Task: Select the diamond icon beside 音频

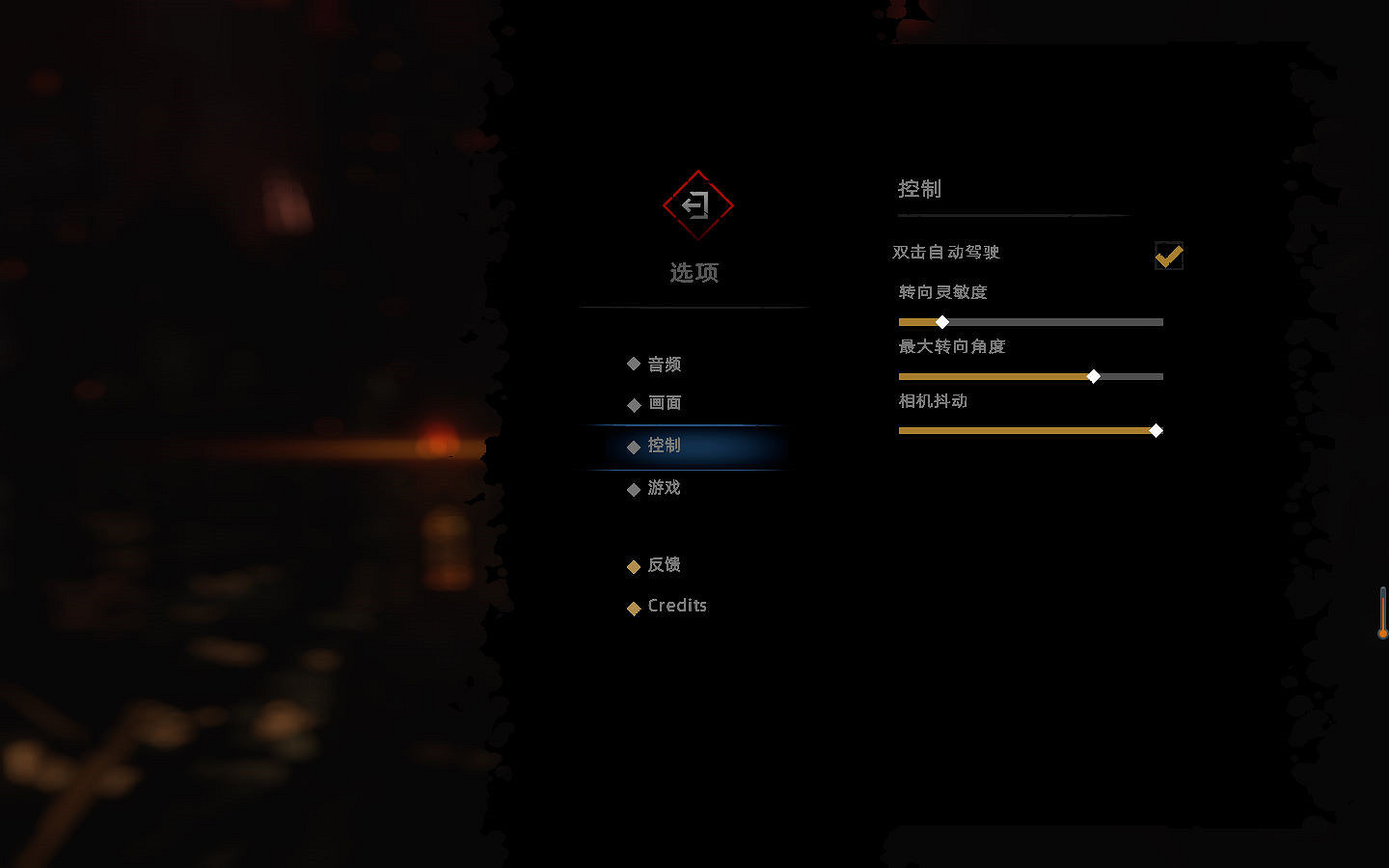Action: click(633, 364)
